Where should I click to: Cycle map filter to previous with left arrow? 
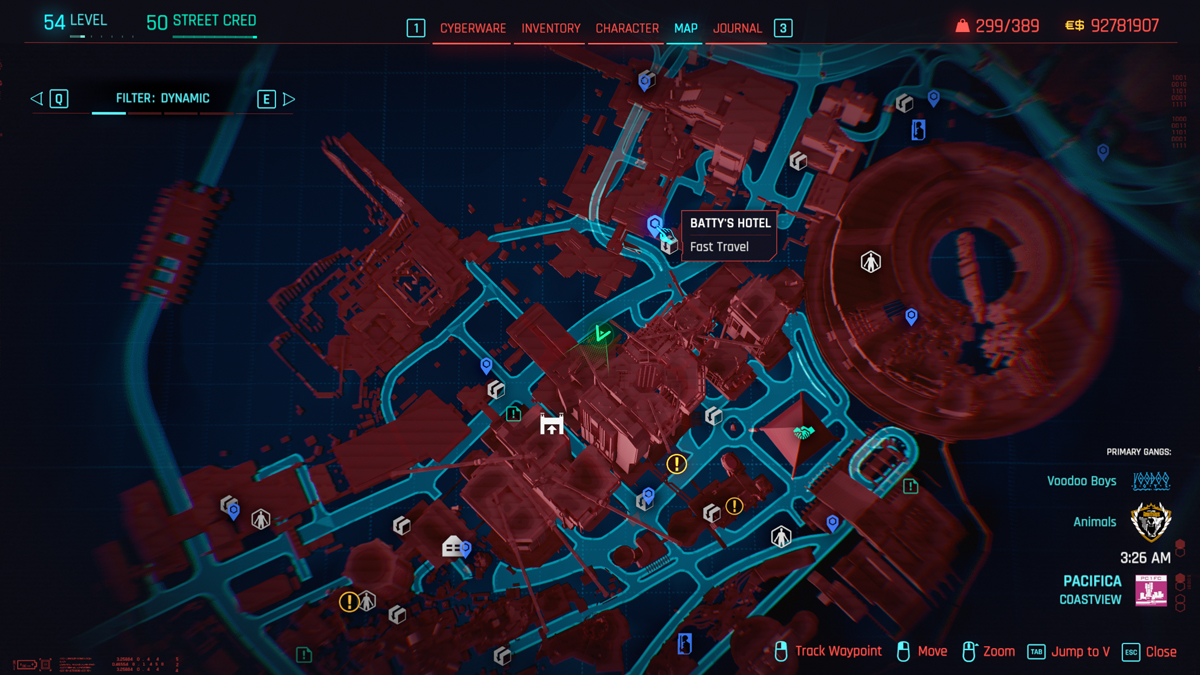pyautogui.click(x=37, y=99)
